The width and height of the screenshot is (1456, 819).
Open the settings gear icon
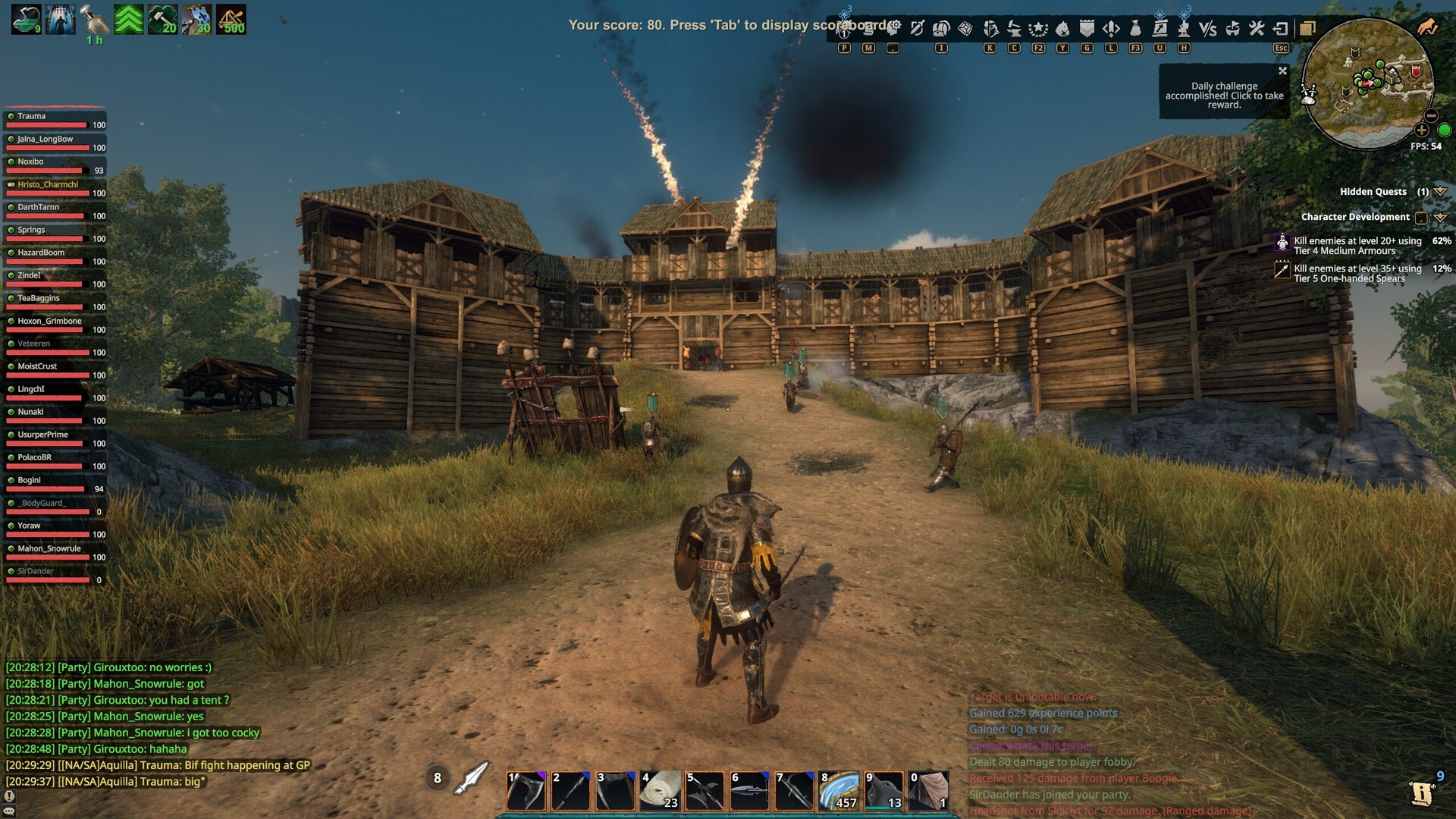pyautogui.click(x=894, y=26)
